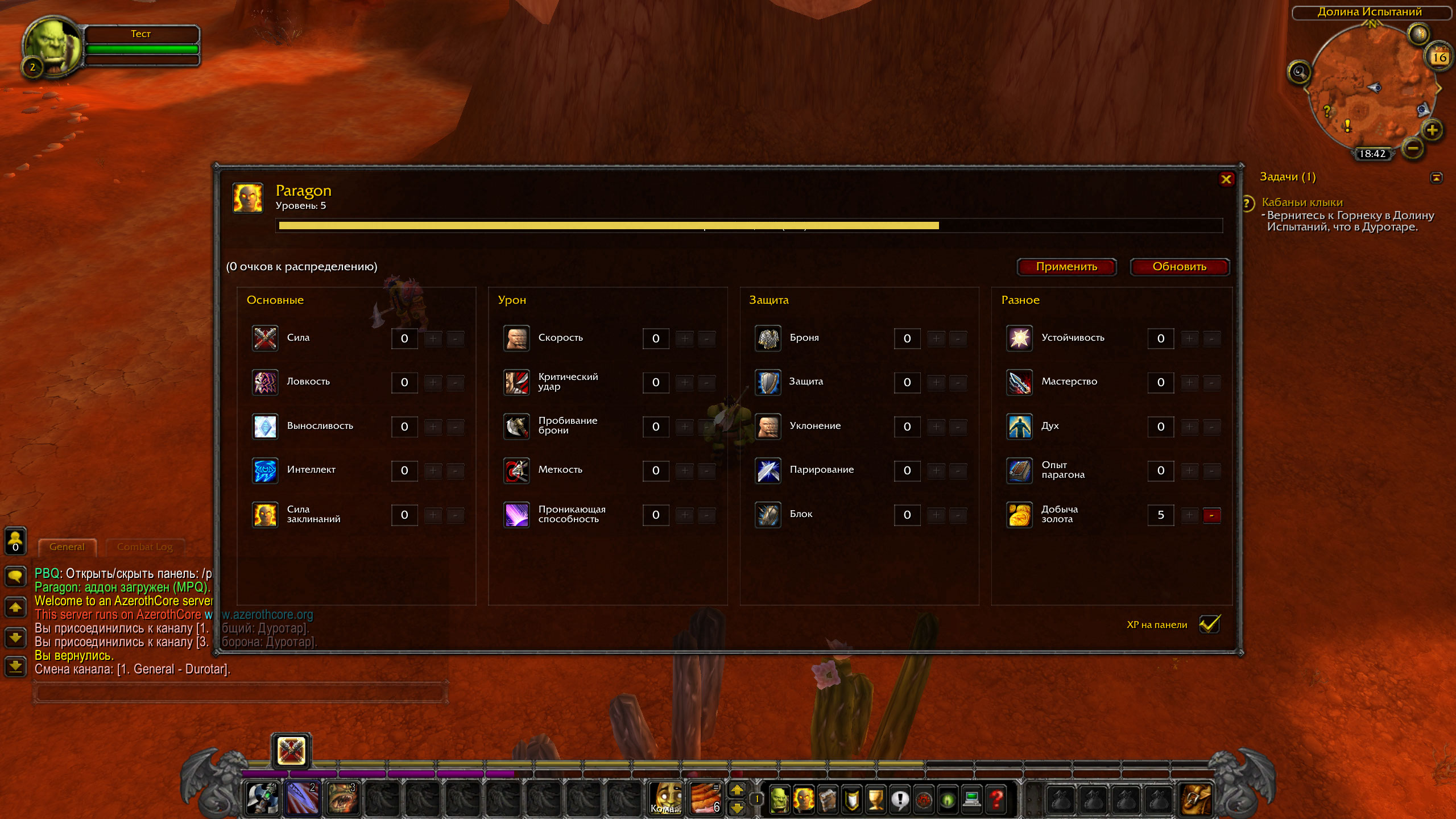Select the General chat tab
Screen dimensions: 1456x819
click(x=67, y=547)
